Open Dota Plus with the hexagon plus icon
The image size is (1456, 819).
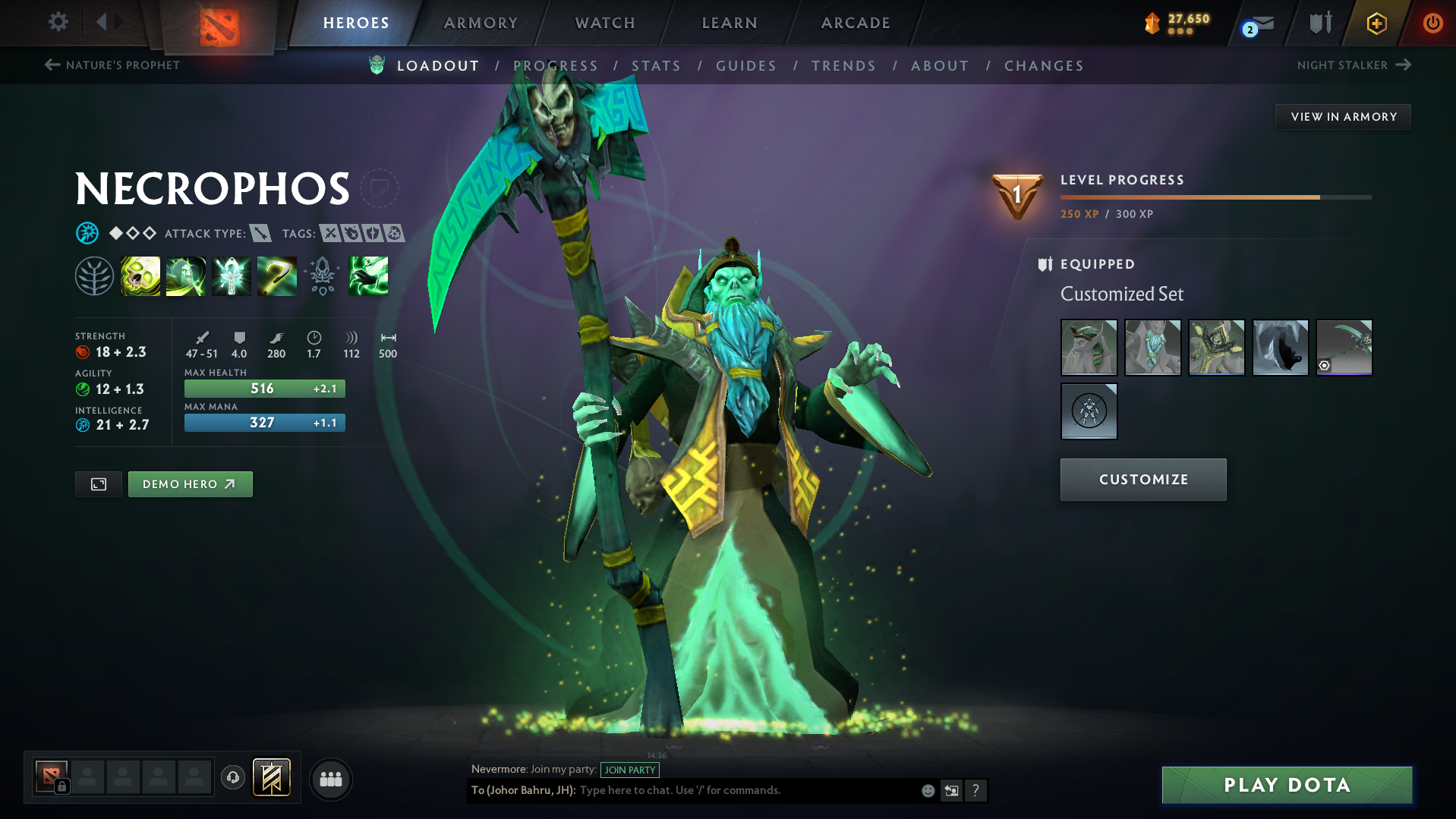click(x=1376, y=23)
